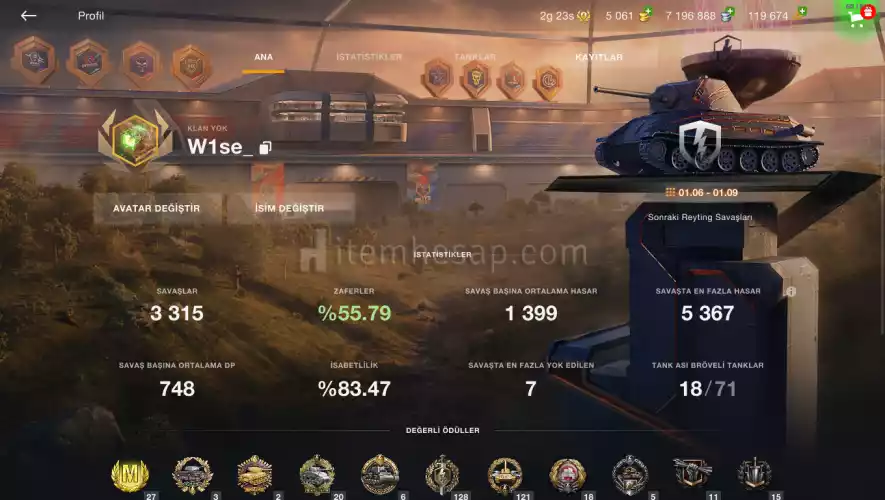Image resolution: width=885 pixels, height=500 pixels.
Task: Switch to the İSTATİSTİKLER tab
Action: pyautogui.click(x=369, y=58)
